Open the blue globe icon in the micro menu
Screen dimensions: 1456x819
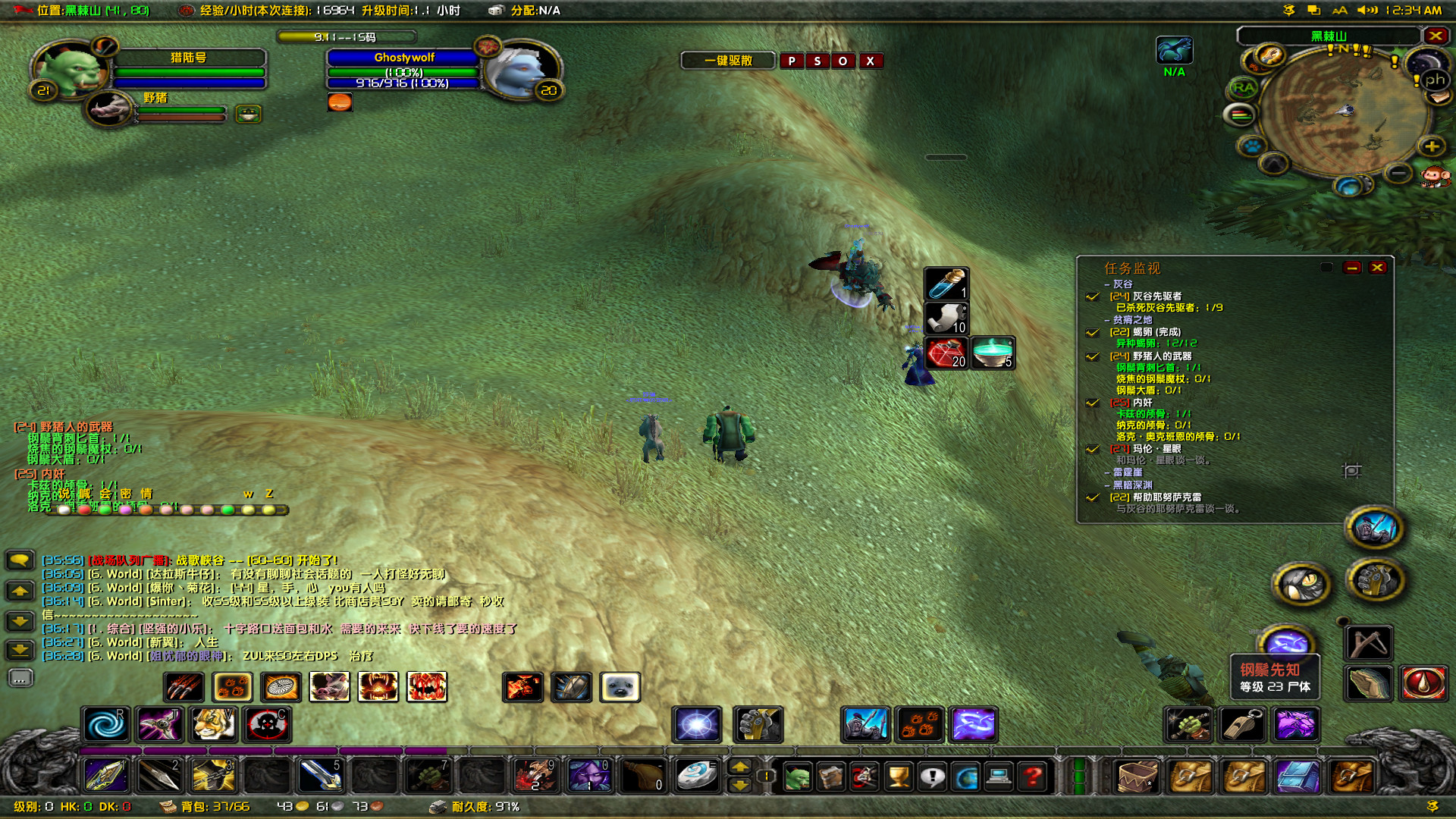(967, 777)
